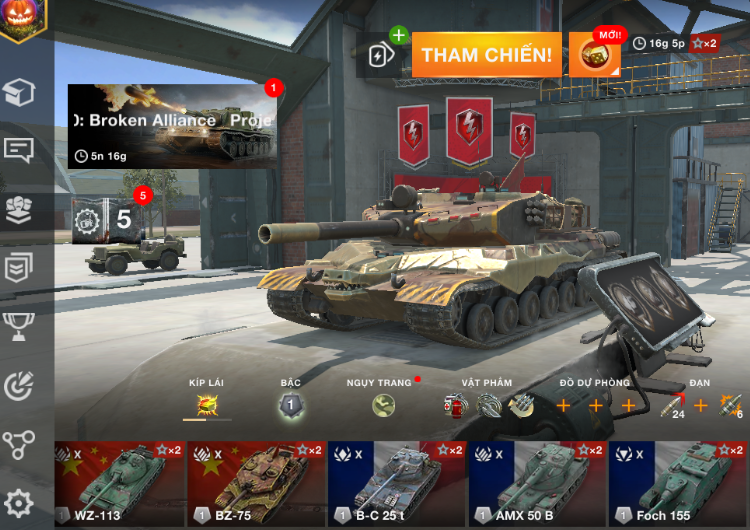750x530 pixels.
Task: Open the crate counter showing 5
Action: [104, 219]
